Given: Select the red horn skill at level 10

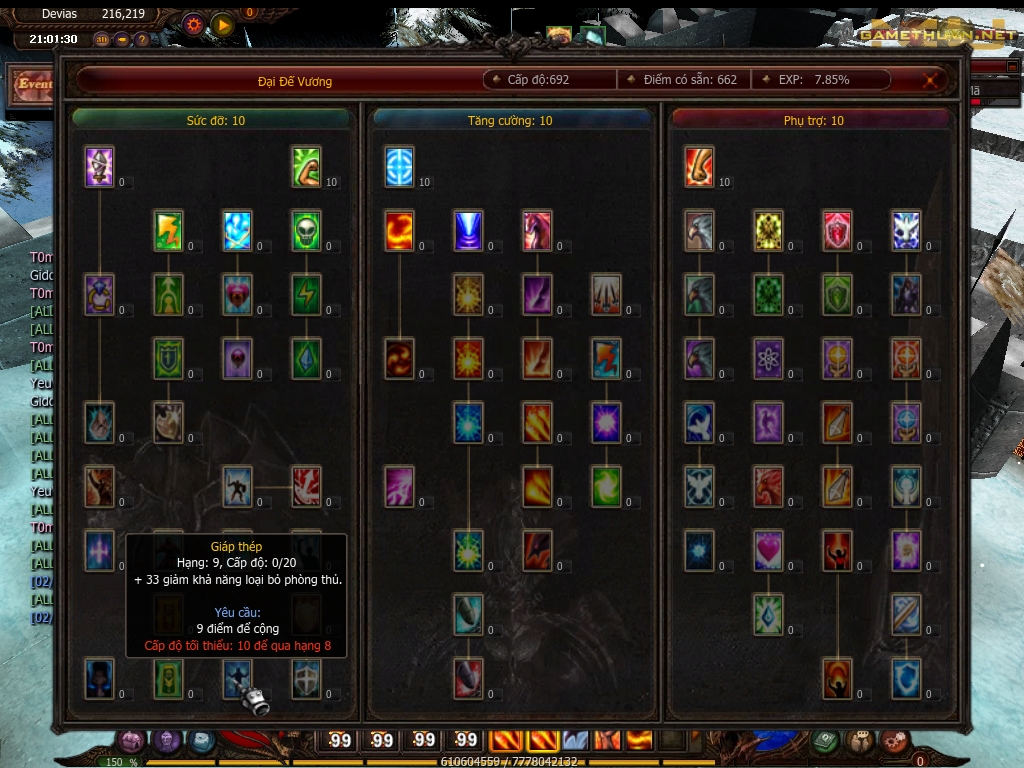Looking at the screenshot, I should pos(699,167).
